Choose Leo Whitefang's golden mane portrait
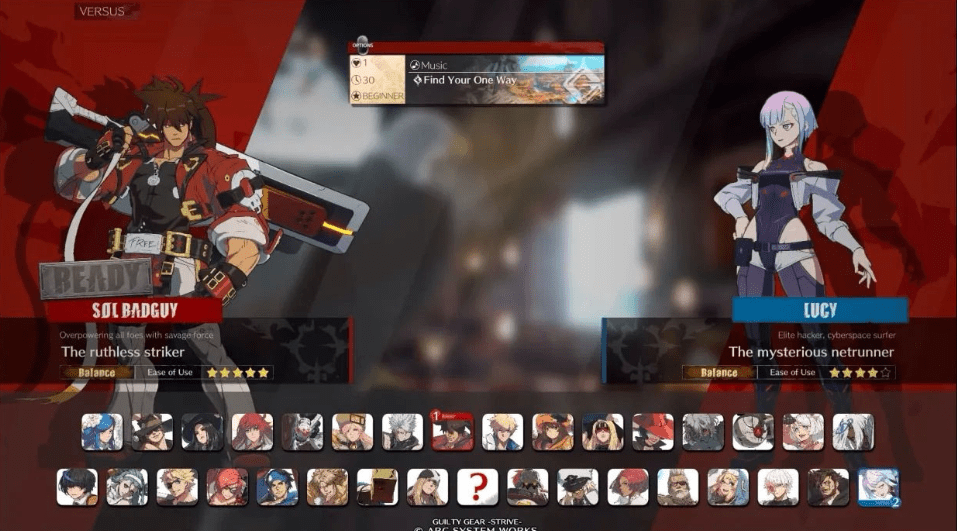The height and width of the screenshot is (531, 957). (x=327, y=487)
